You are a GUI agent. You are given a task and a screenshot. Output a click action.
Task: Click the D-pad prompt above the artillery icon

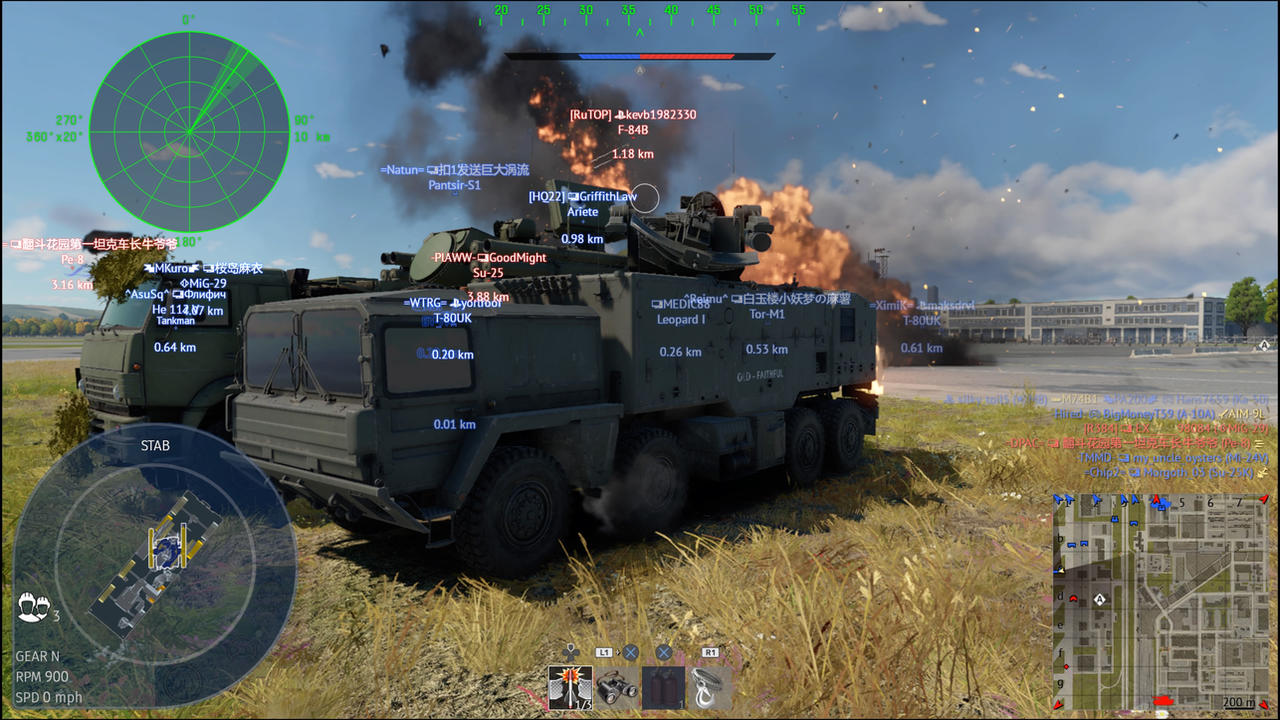coord(570,651)
